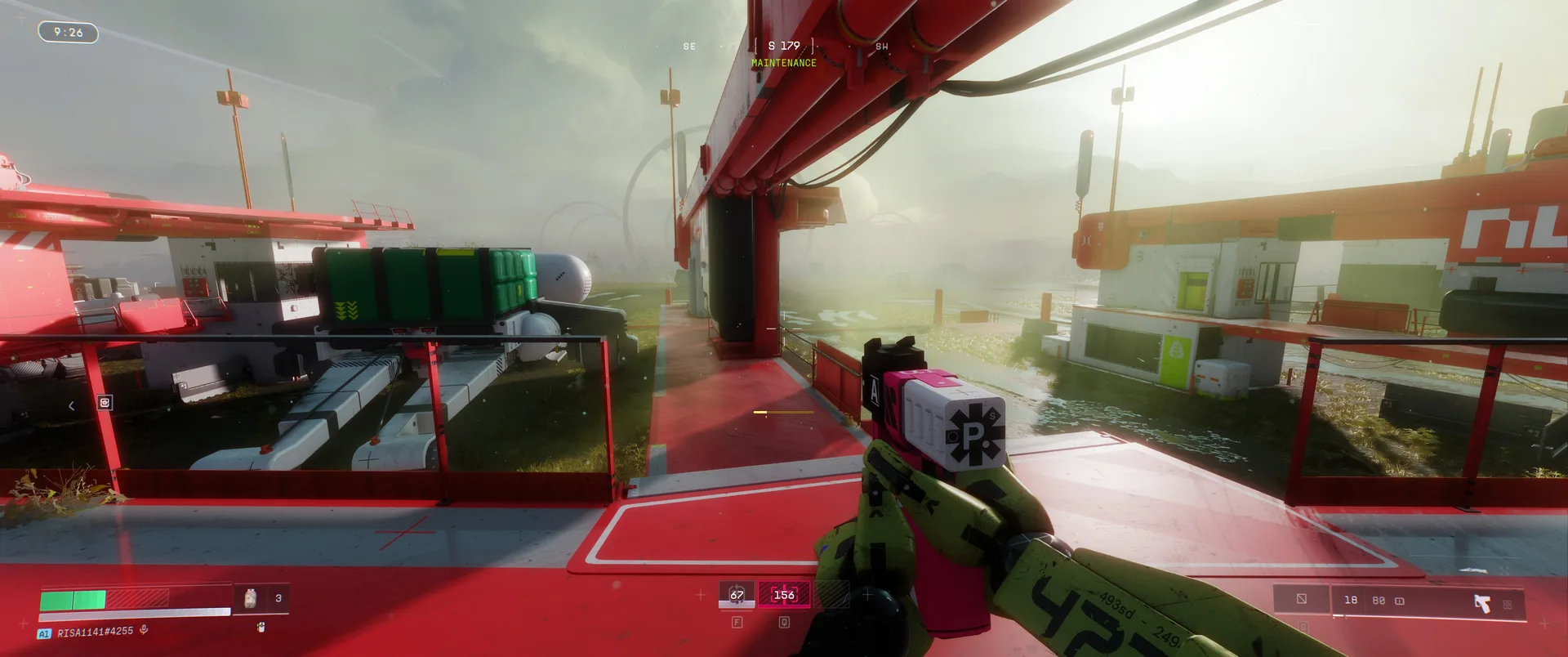The width and height of the screenshot is (1568, 657).
Task: Click the microphone icon beside RISA1141#4255
Action: click(144, 630)
